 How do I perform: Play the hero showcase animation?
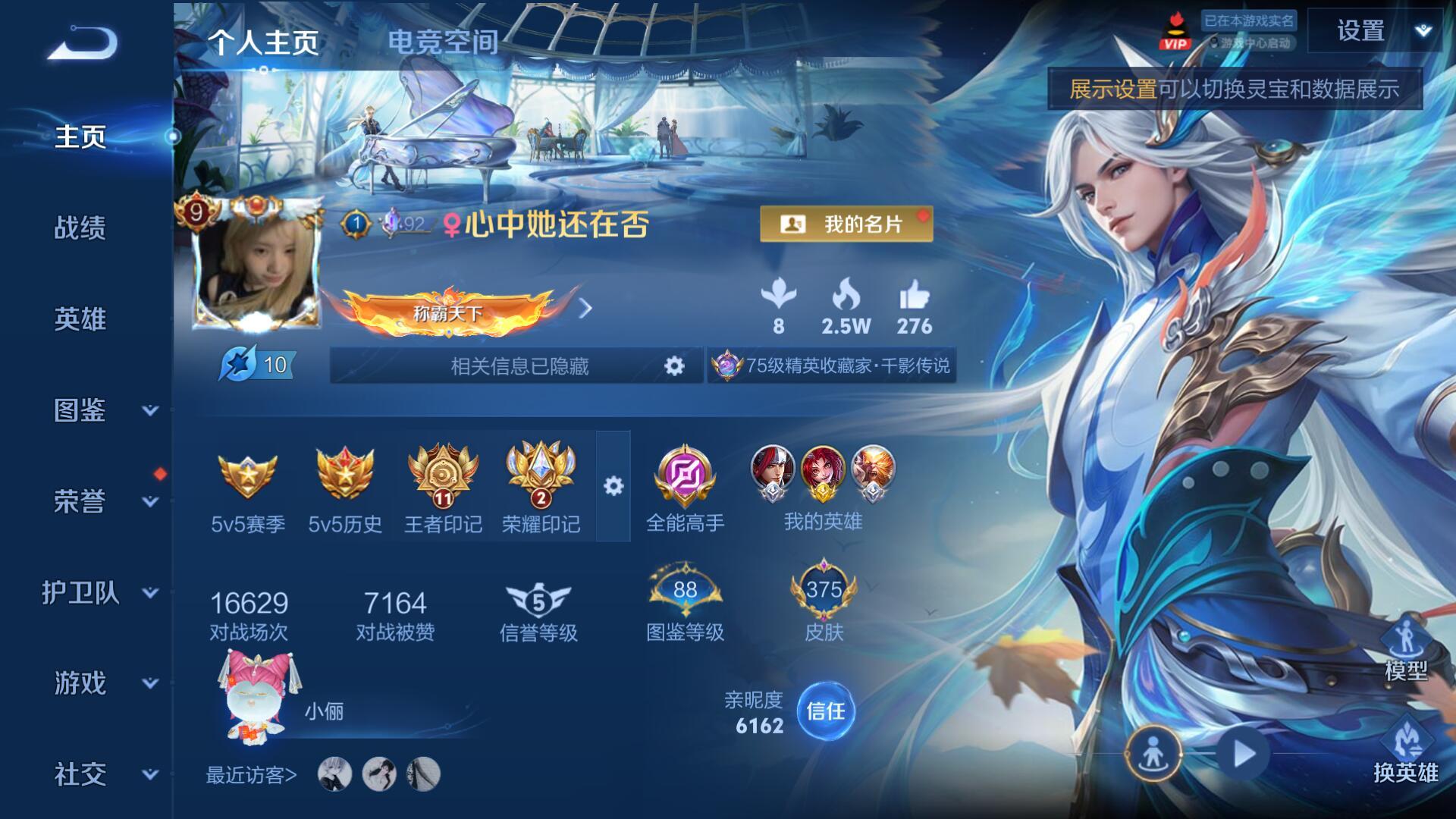point(1244,755)
